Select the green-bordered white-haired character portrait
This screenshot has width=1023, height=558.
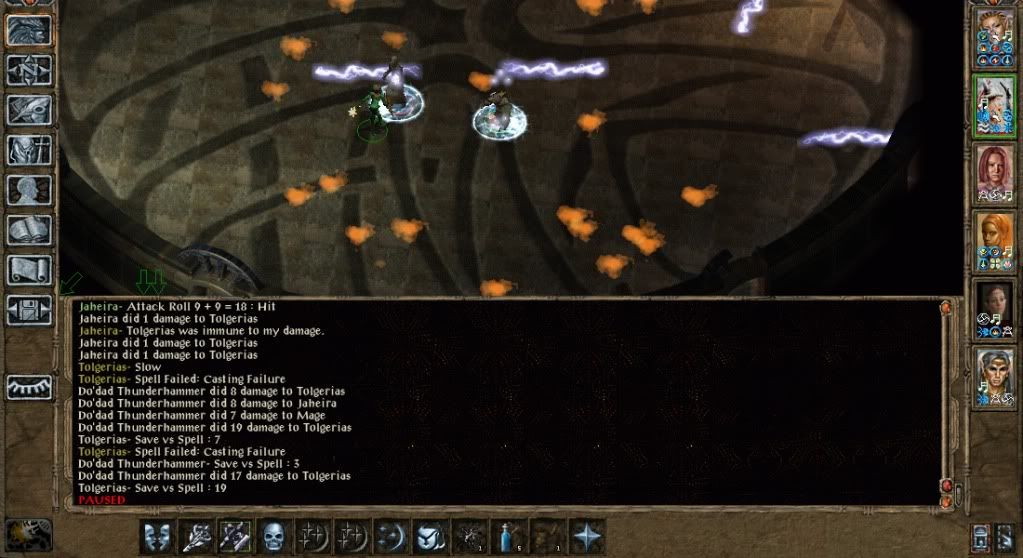coord(994,103)
